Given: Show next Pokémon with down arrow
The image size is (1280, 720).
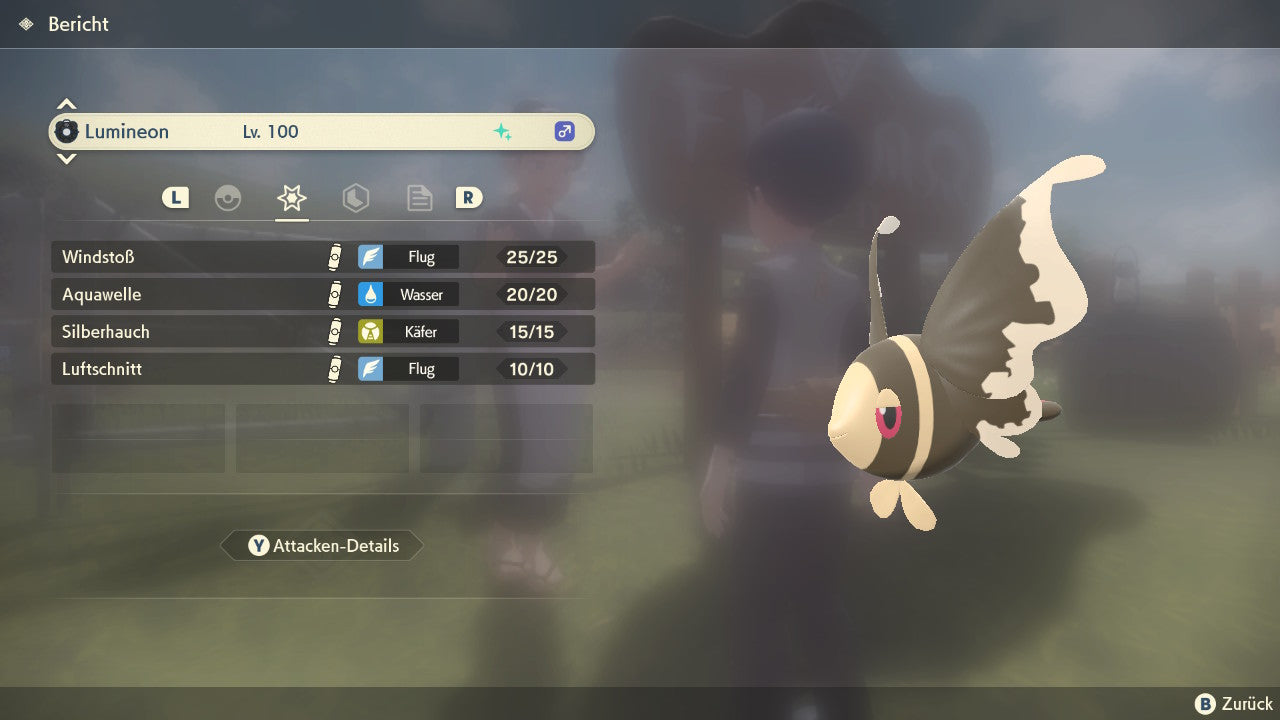Looking at the screenshot, I should [x=66, y=158].
